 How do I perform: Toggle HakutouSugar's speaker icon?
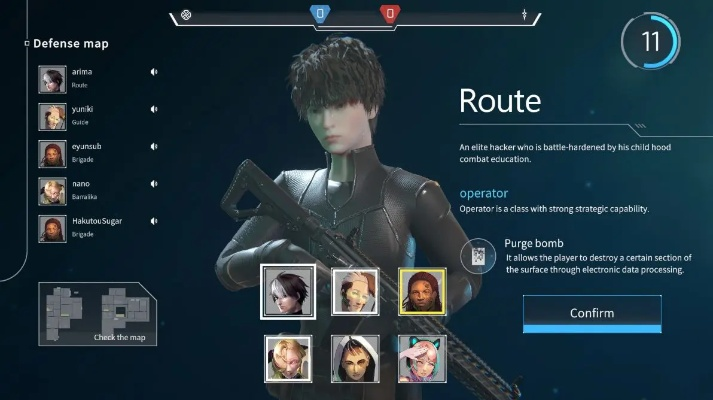tap(154, 221)
